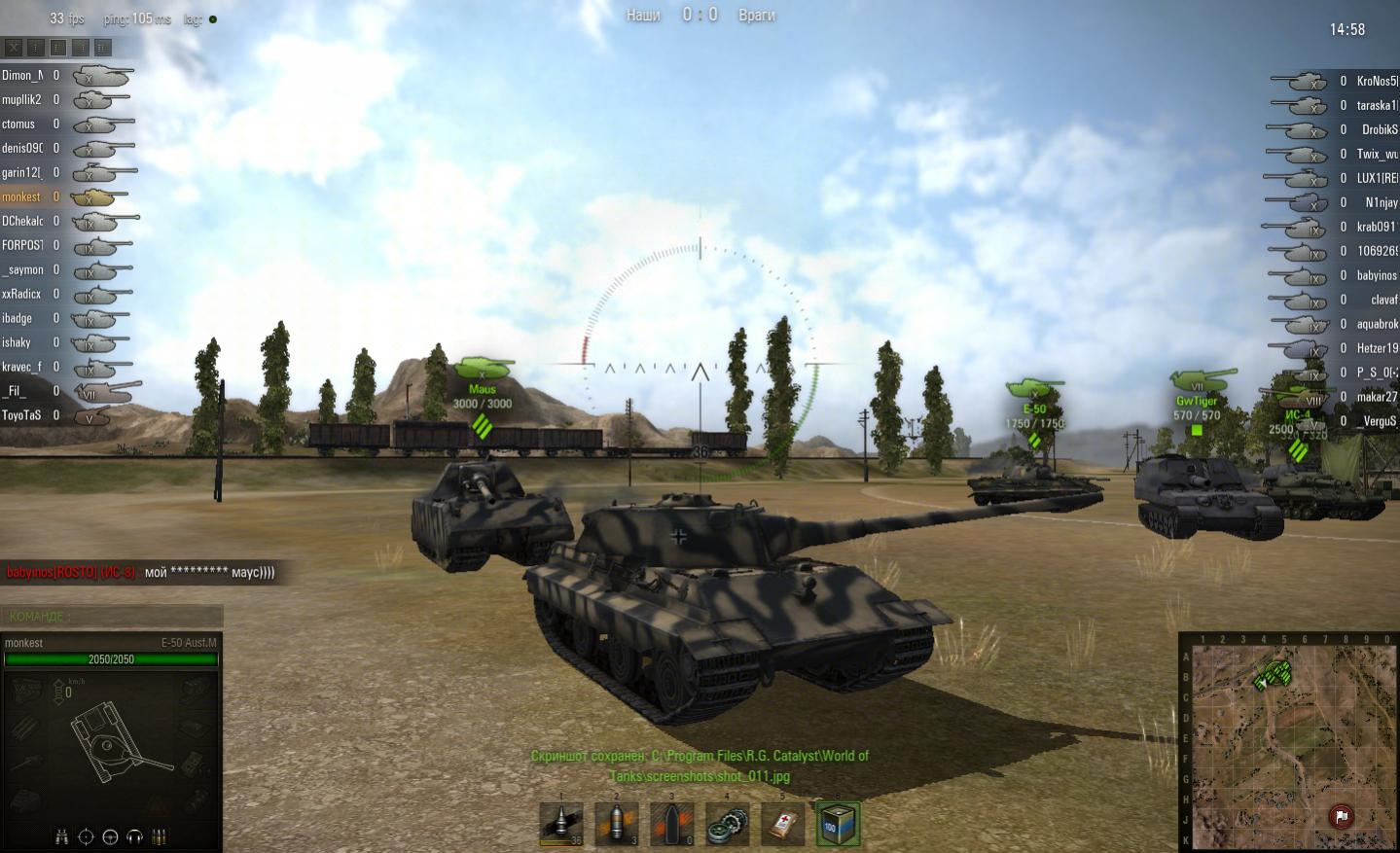The image size is (1400, 853).
Task: Click the chat input field labeled КОМАНДЕ
Action: [112, 616]
